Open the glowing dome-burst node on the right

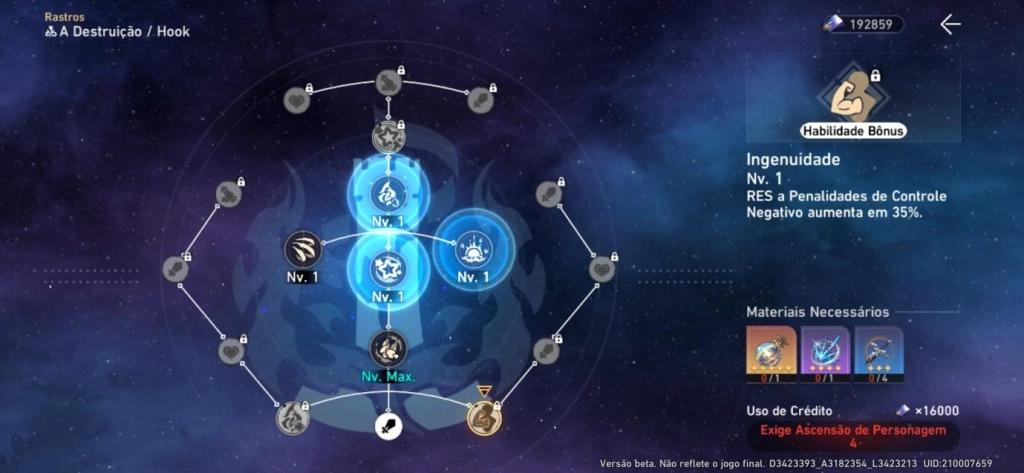point(474,247)
